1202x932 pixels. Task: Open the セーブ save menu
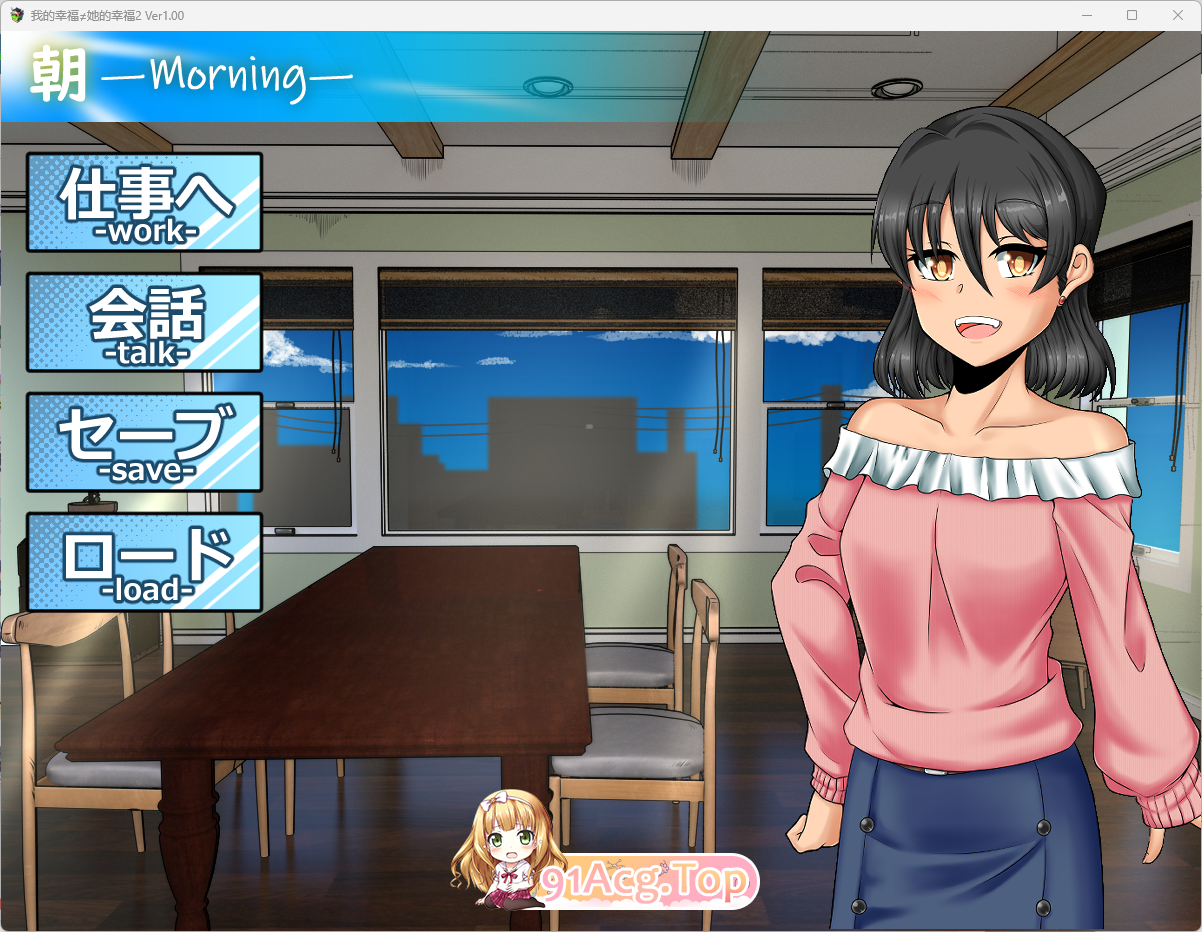[x=145, y=442]
